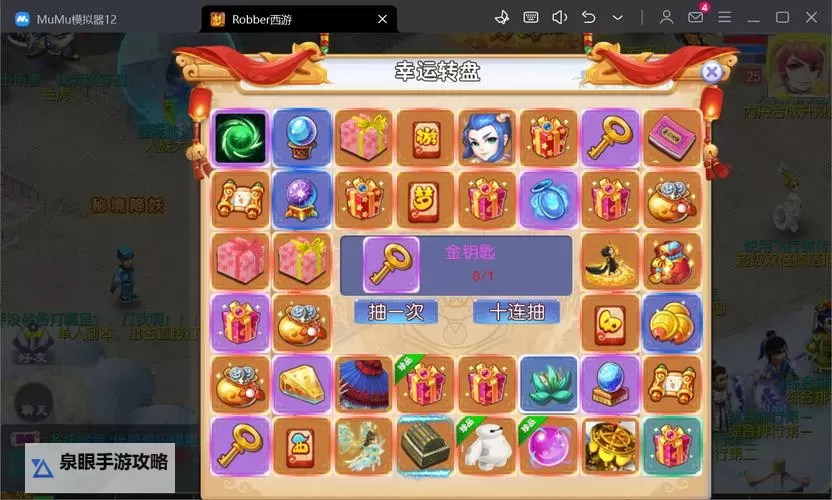Choose the blue-haired character portrait prize
The height and width of the screenshot is (500, 832).
tap(487, 138)
